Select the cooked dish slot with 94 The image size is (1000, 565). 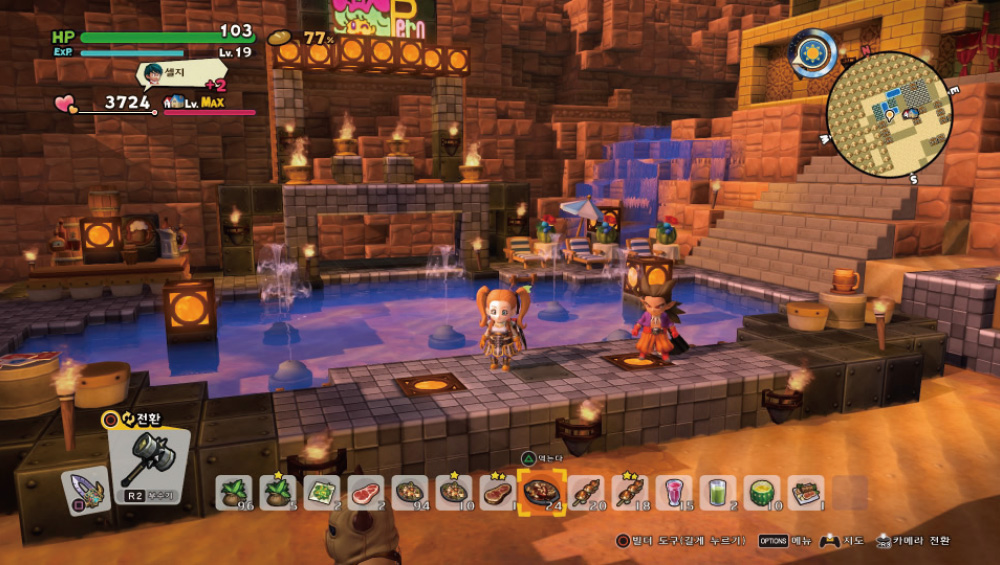410,492
